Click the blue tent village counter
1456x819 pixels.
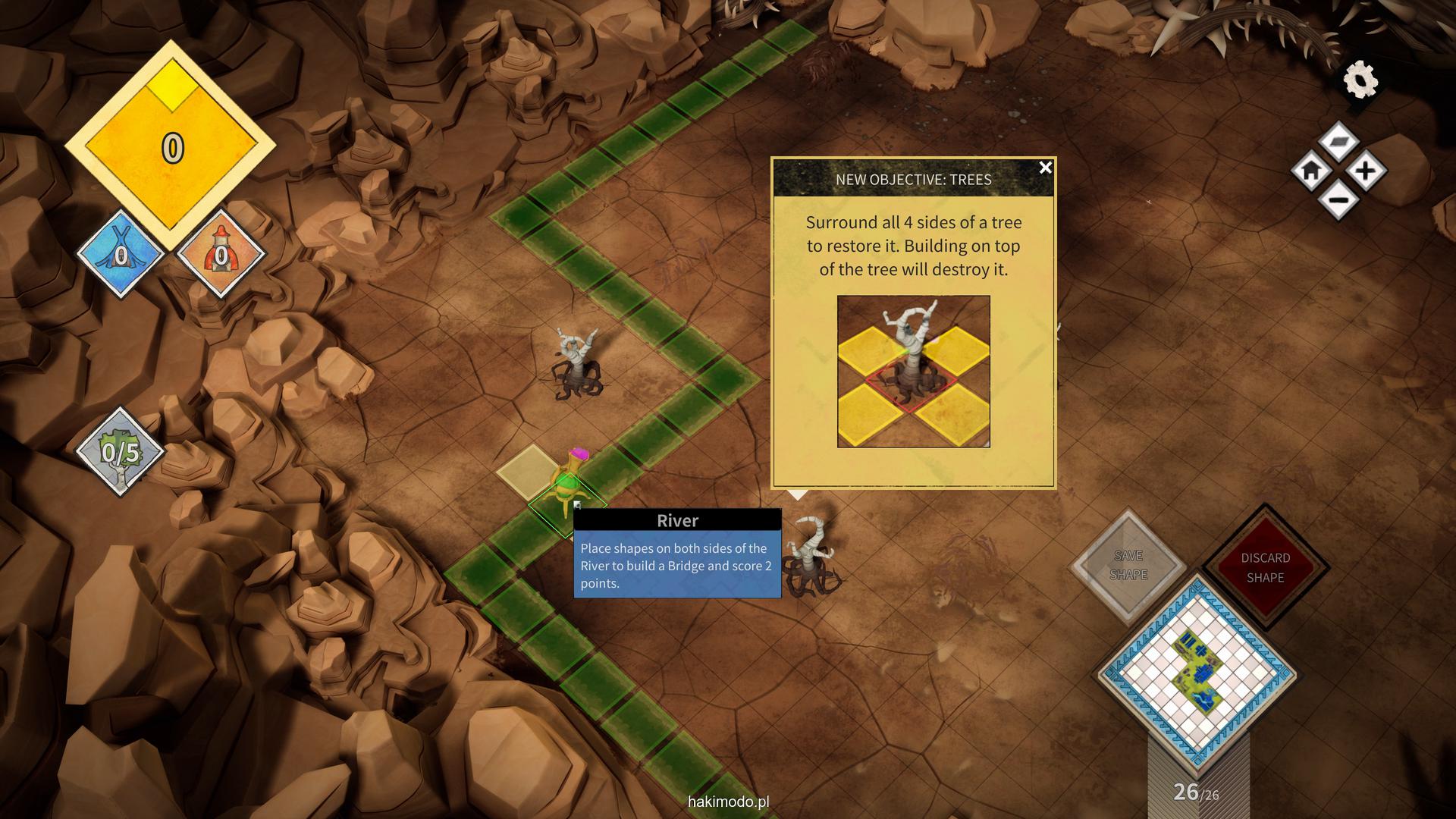tap(121, 255)
